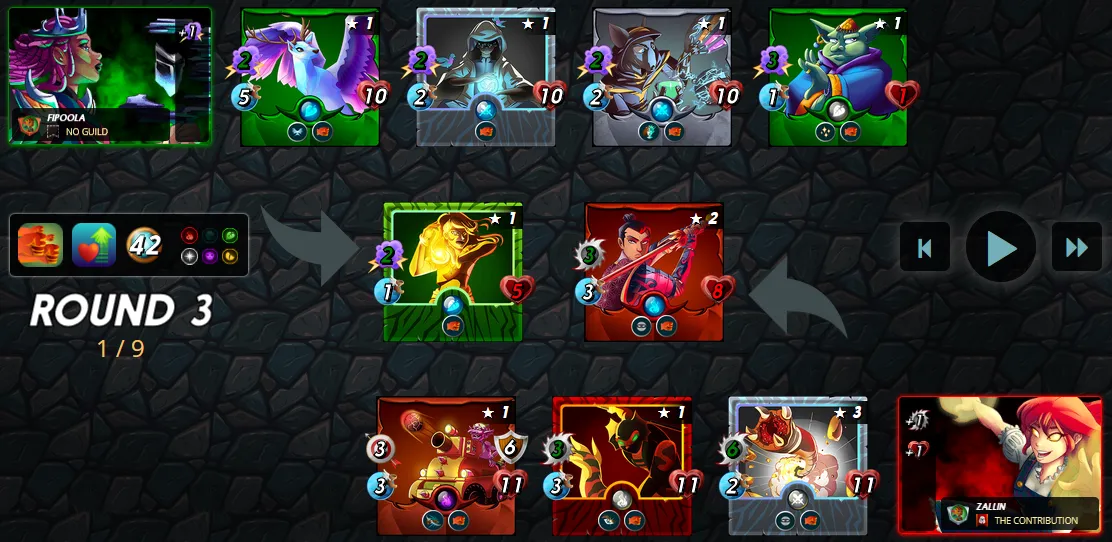1112x542 pixels.
Task: Choose the hooded figure holding blue orb card
Action: click(x=486, y=77)
